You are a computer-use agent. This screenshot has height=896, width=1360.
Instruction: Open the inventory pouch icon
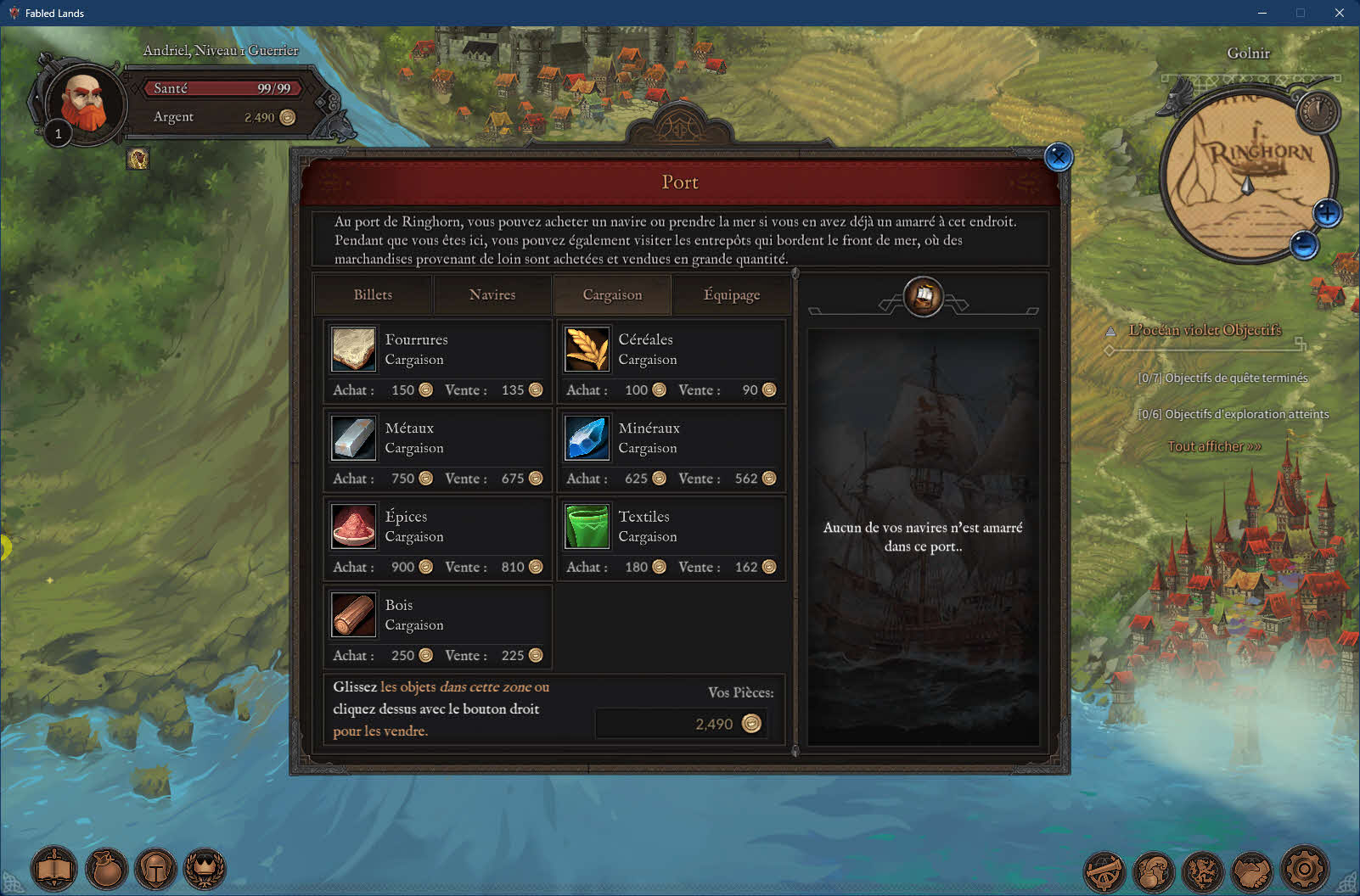(106, 870)
